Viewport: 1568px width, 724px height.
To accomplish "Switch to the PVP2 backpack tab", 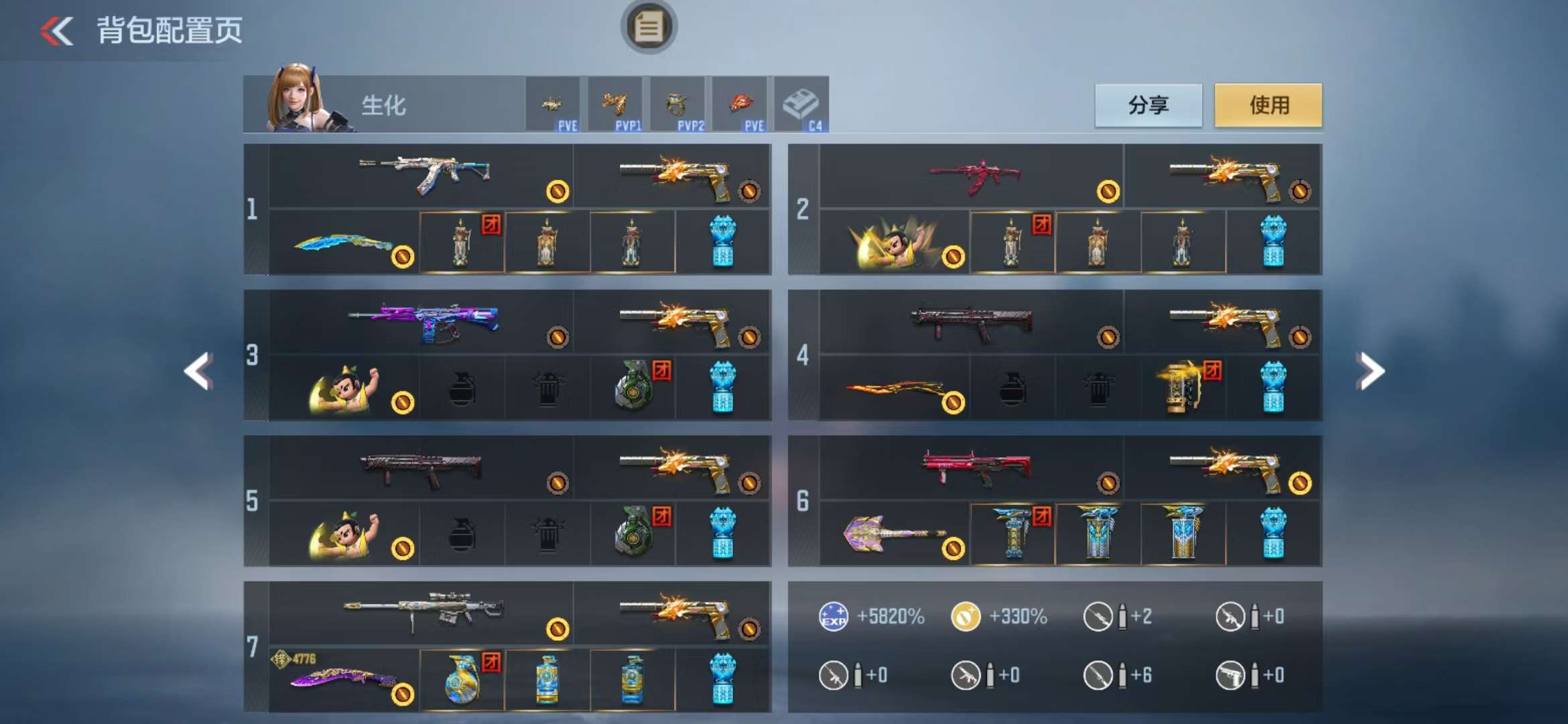I will click(677, 105).
